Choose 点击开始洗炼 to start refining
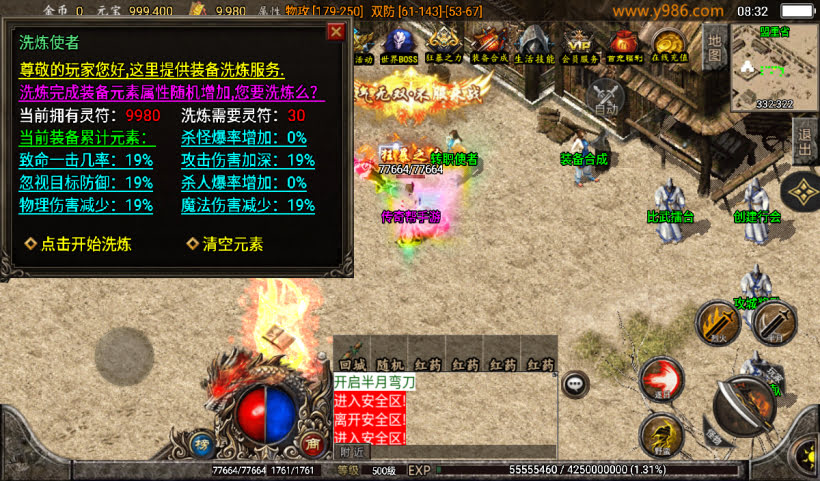 [78, 244]
